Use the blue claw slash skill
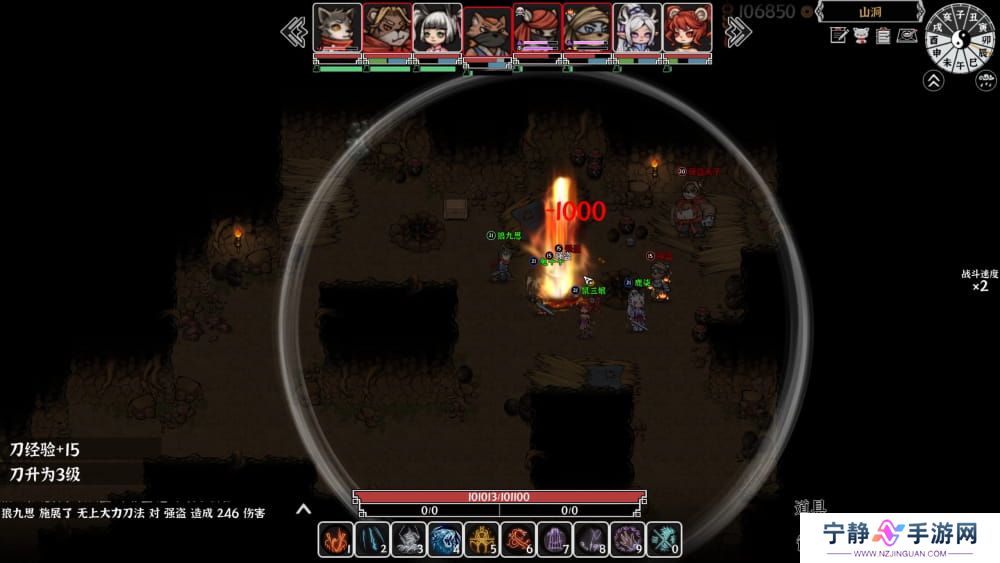The width and height of the screenshot is (1000, 563). point(372,540)
